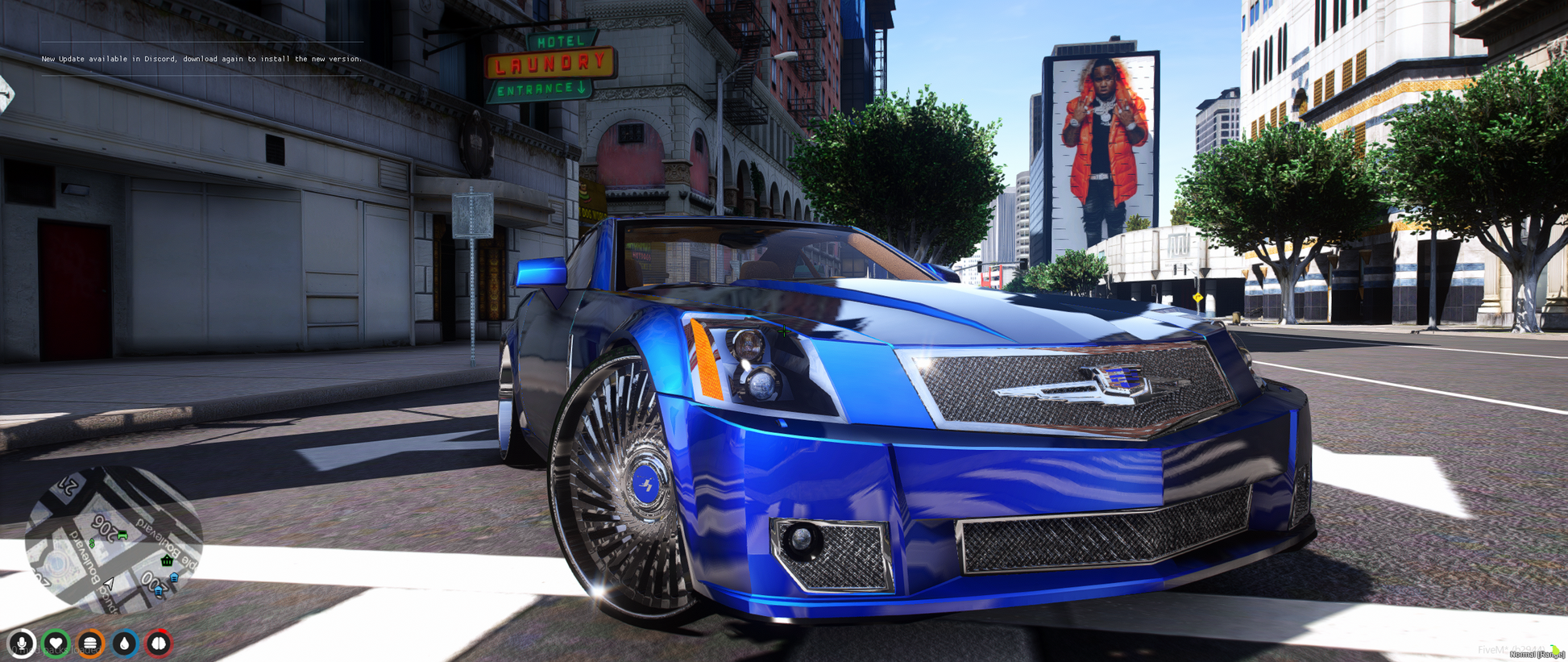Viewport: 1568px width, 662px height.
Task: Select the shopping basket store marker
Action: pos(167,560)
